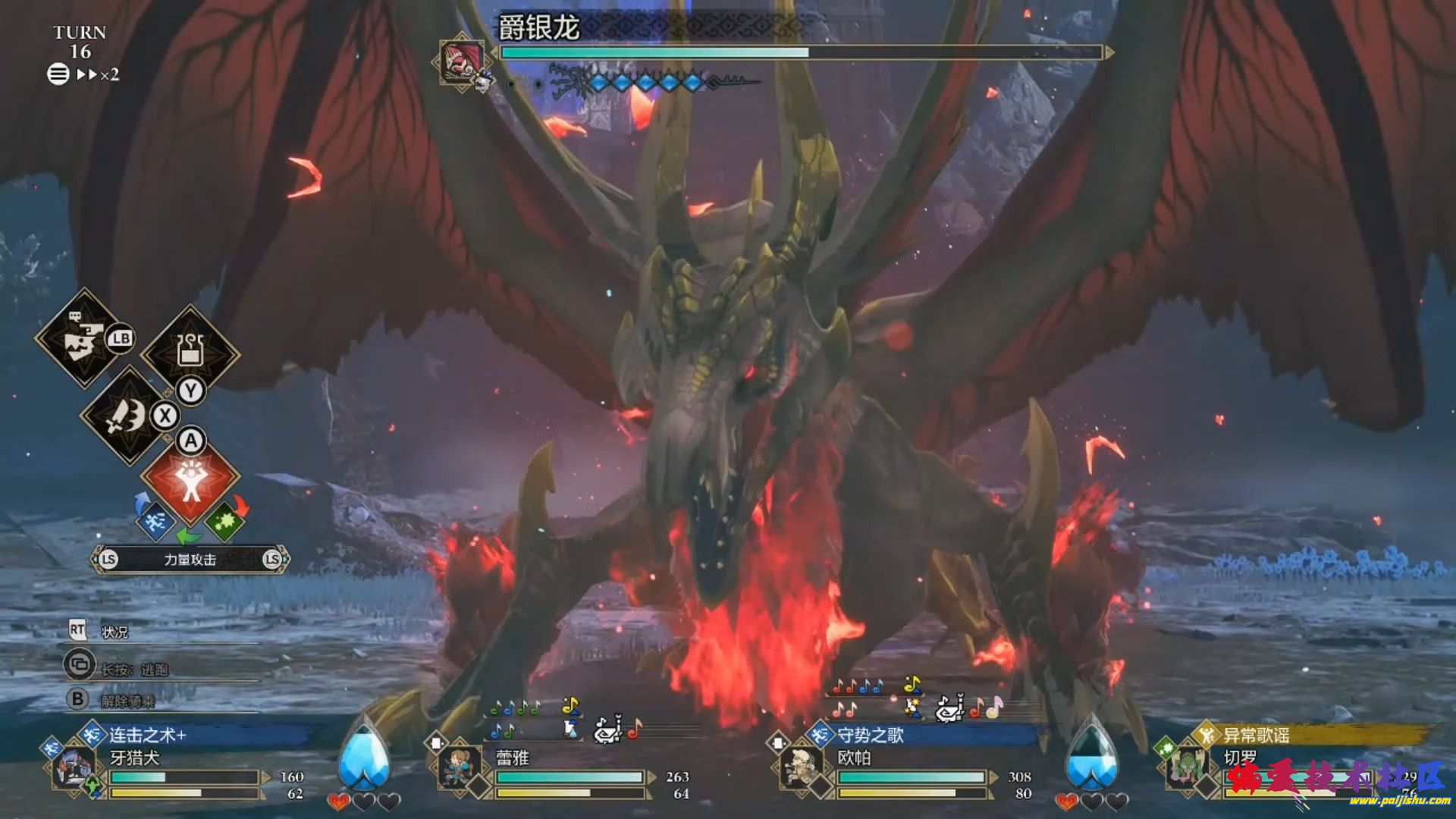This screenshot has height=819, width=1456.
Task: Click the 守势之歌 skill label
Action: click(x=871, y=735)
